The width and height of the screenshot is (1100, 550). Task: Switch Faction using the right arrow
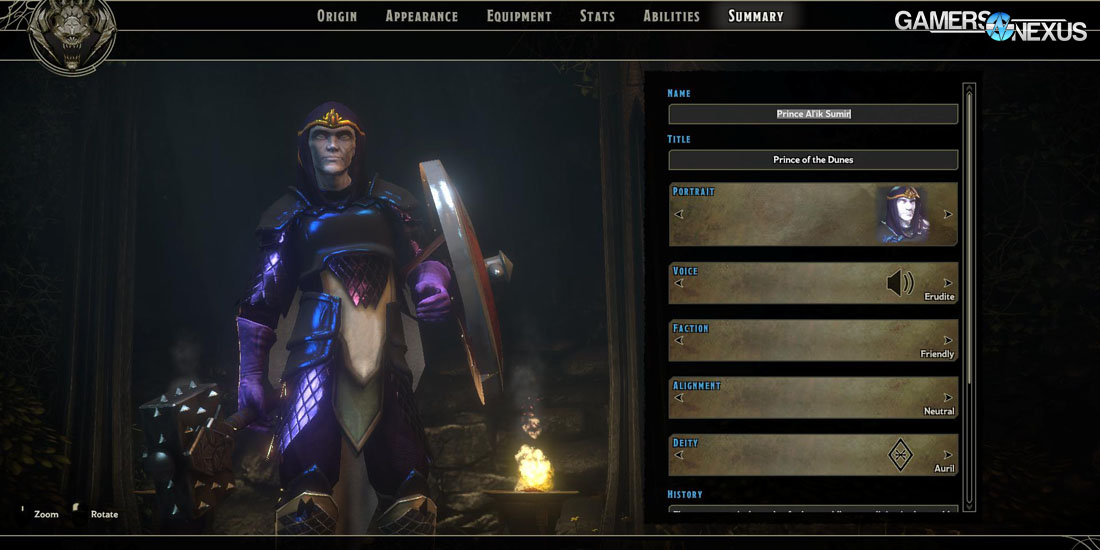[x=947, y=340]
